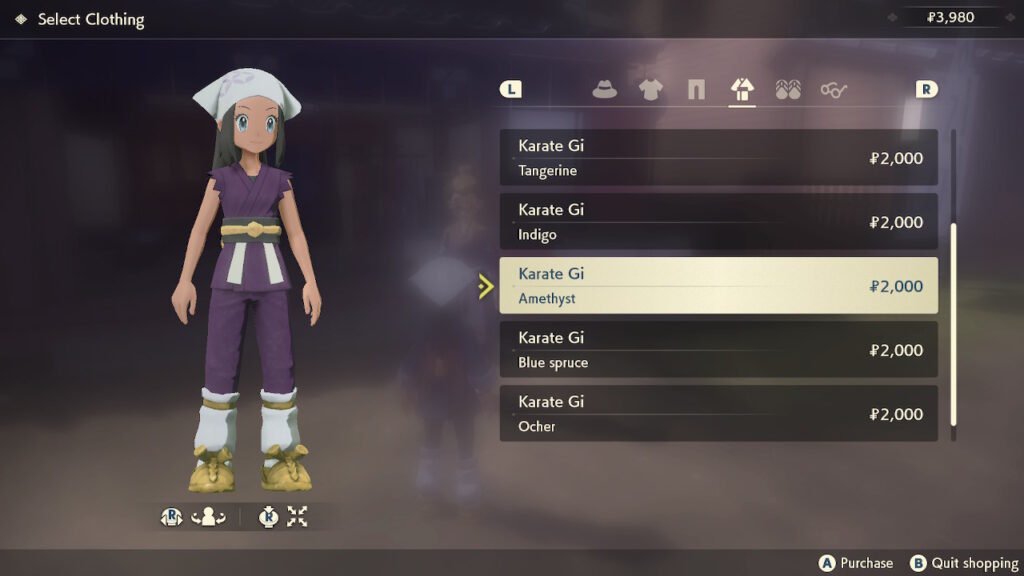Switch to the footwear category tab
This screenshot has width=1024, height=576.
click(x=788, y=90)
